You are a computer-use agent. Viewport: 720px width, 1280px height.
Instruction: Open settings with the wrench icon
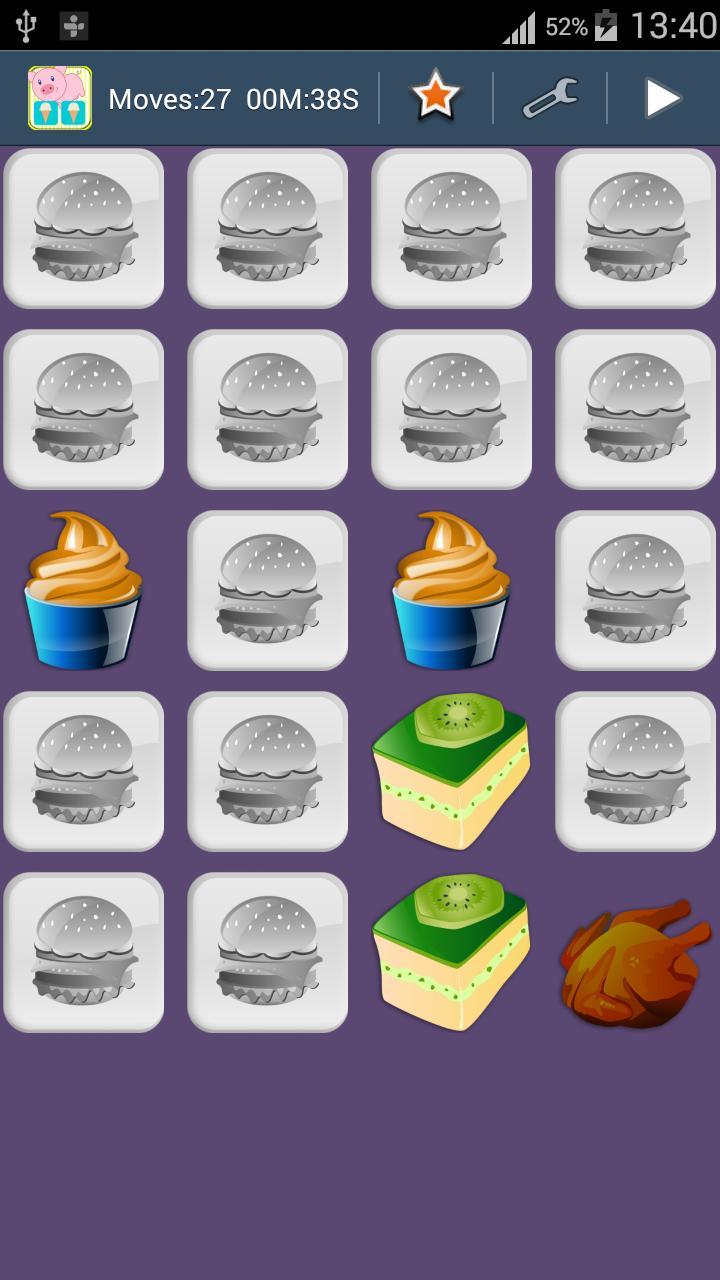(549, 98)
